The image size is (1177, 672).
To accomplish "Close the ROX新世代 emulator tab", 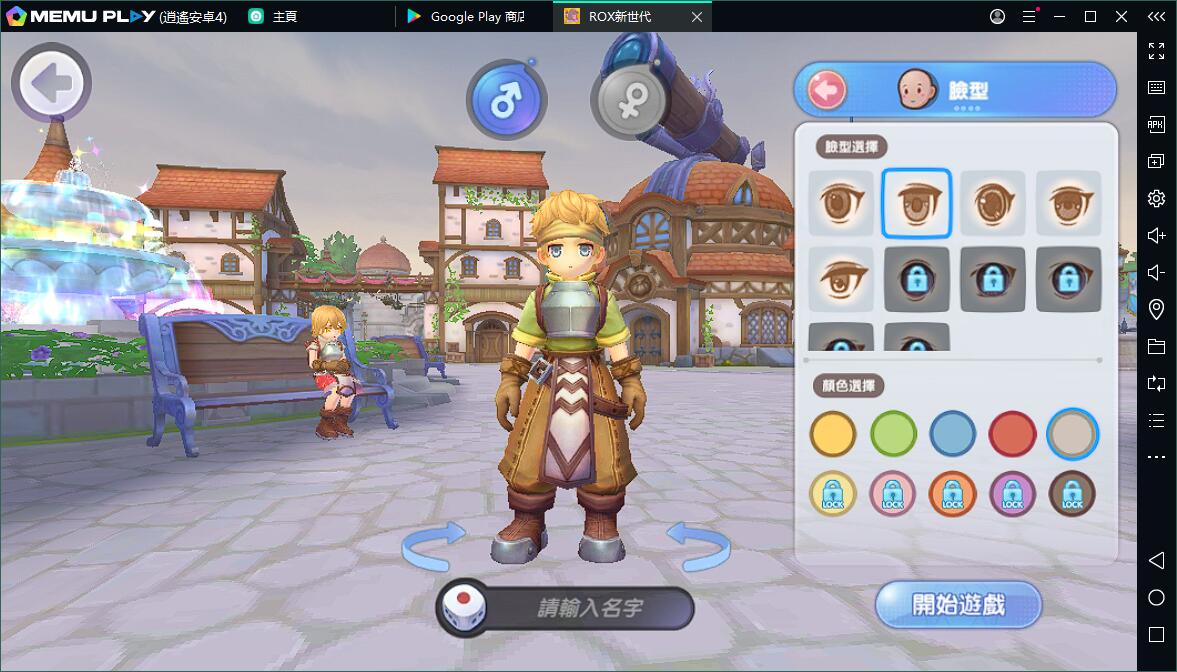I will tap(697, 17).
